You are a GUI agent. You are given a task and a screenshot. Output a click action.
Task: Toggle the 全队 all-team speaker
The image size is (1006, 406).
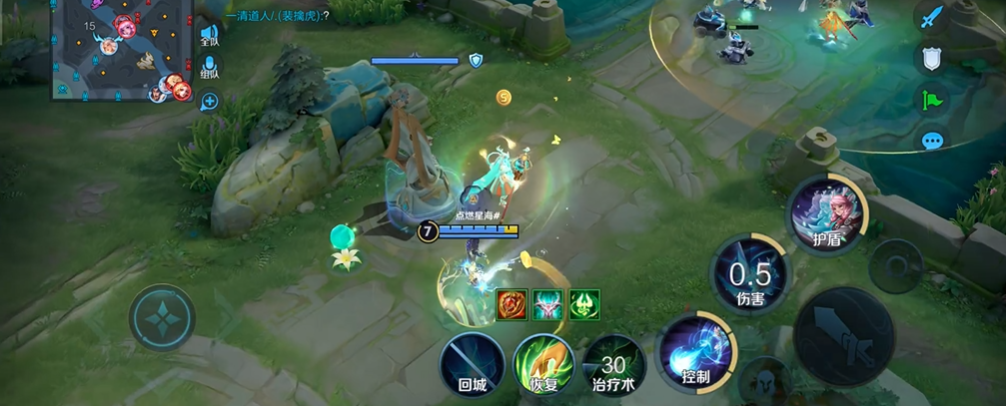click(210, 36)
